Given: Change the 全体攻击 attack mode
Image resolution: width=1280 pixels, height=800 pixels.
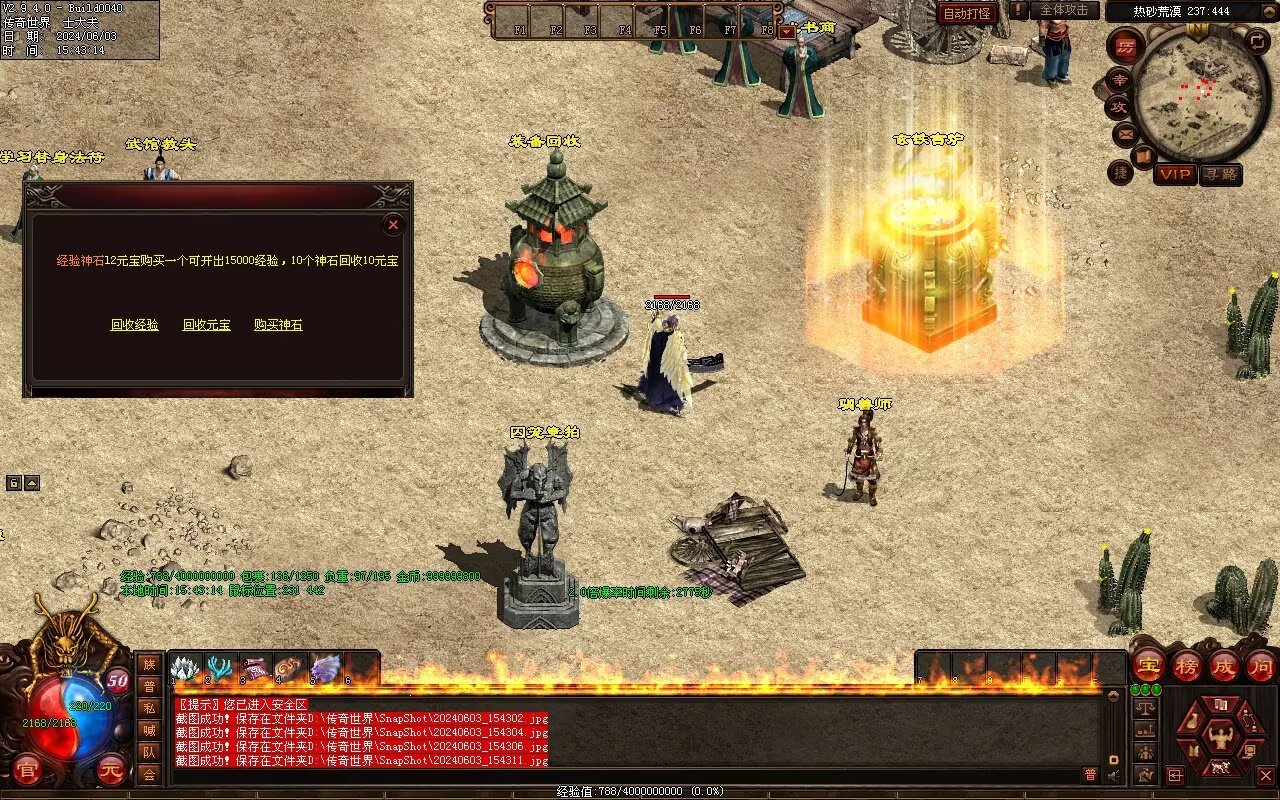Looking at the screenshot, I should pos(1064,10).
